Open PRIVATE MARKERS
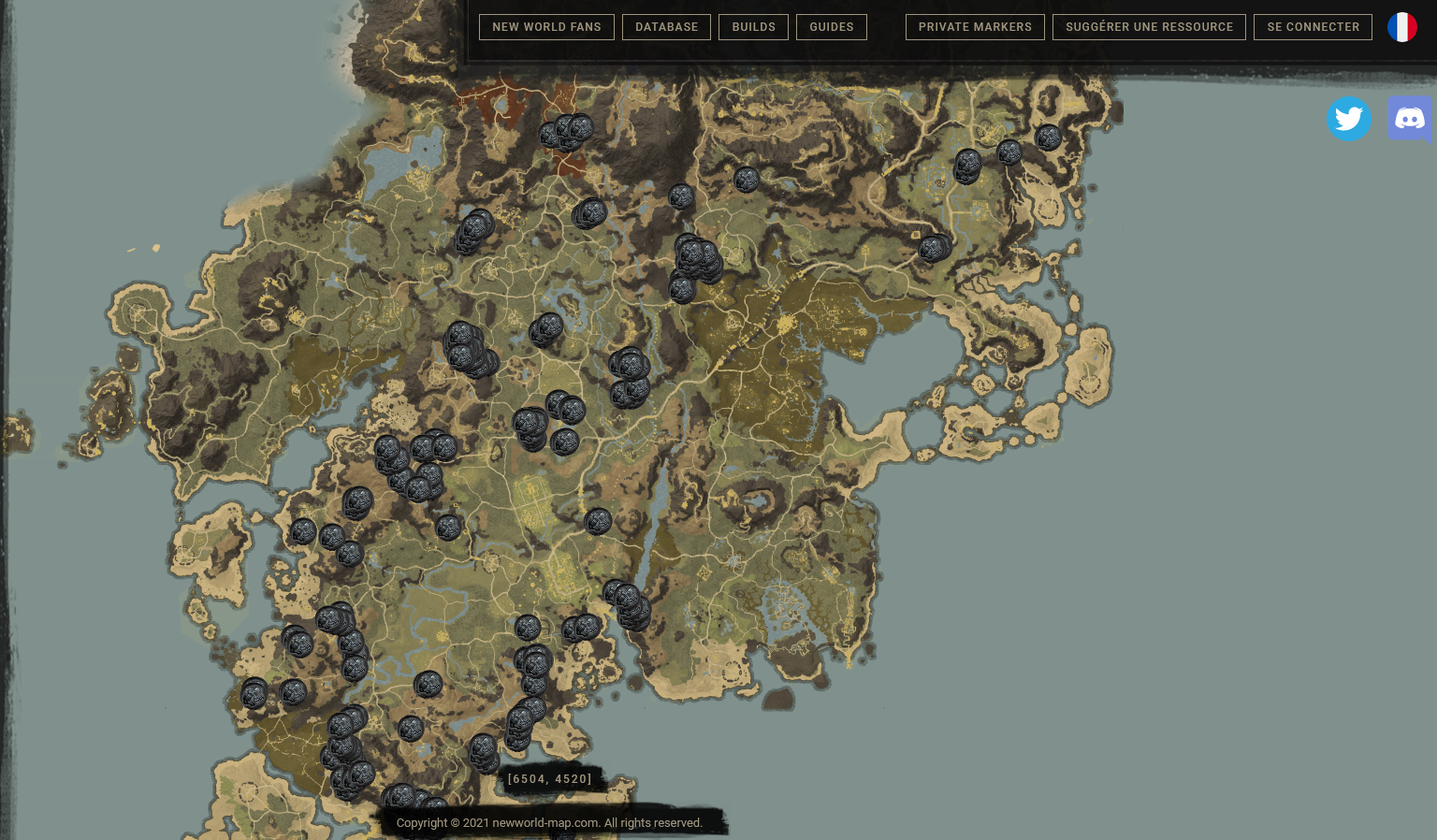Image resolution: width=1437 pixels, height=840 pixels. click(975, 27)
